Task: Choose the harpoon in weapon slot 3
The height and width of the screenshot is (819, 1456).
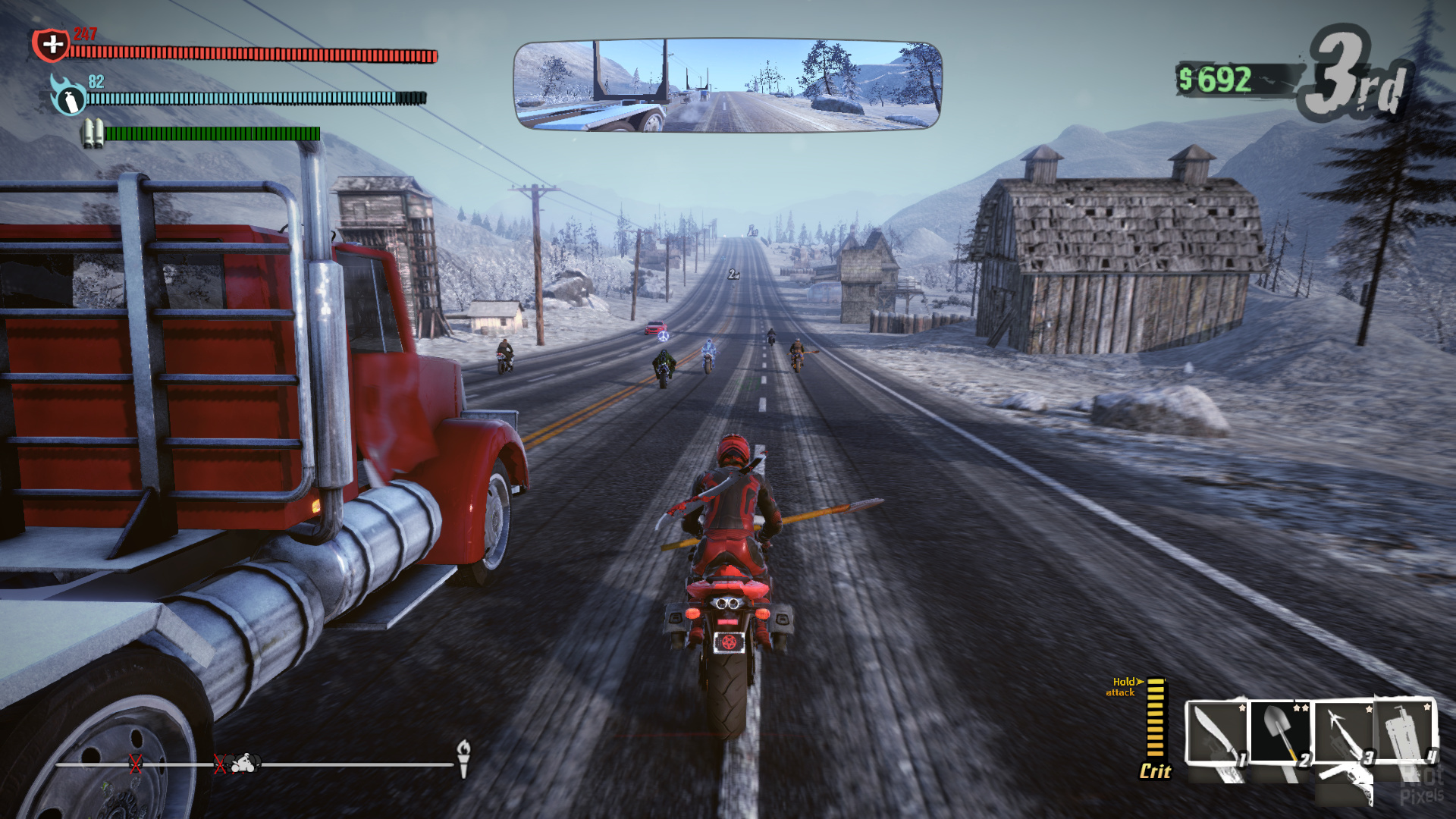Action: (1343, 733)
